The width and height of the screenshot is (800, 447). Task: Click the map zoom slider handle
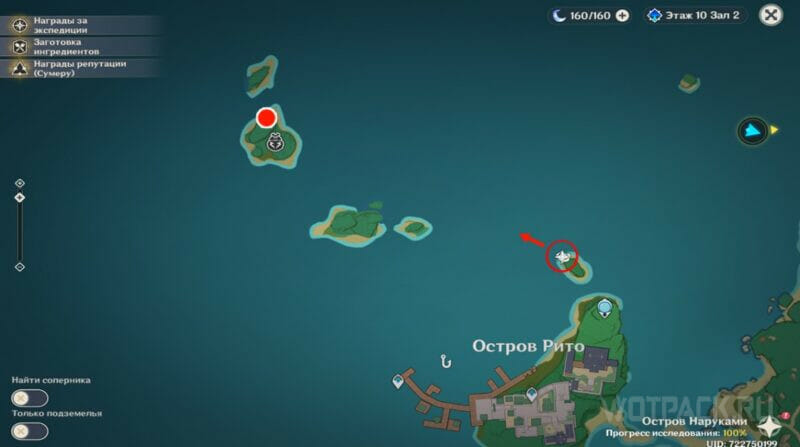tap(20, 198)
